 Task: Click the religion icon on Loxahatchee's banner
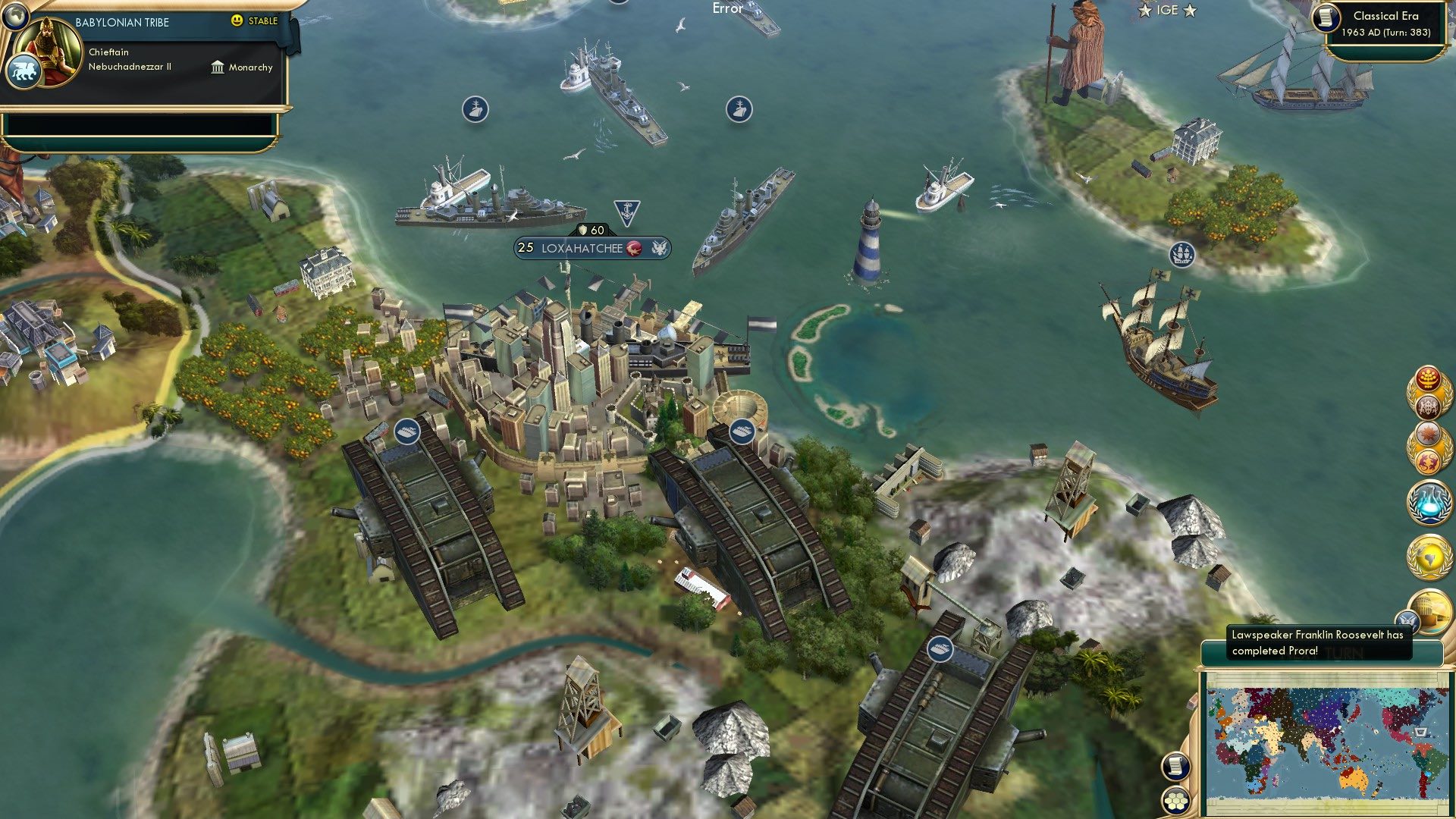click(x=634, y=248)
